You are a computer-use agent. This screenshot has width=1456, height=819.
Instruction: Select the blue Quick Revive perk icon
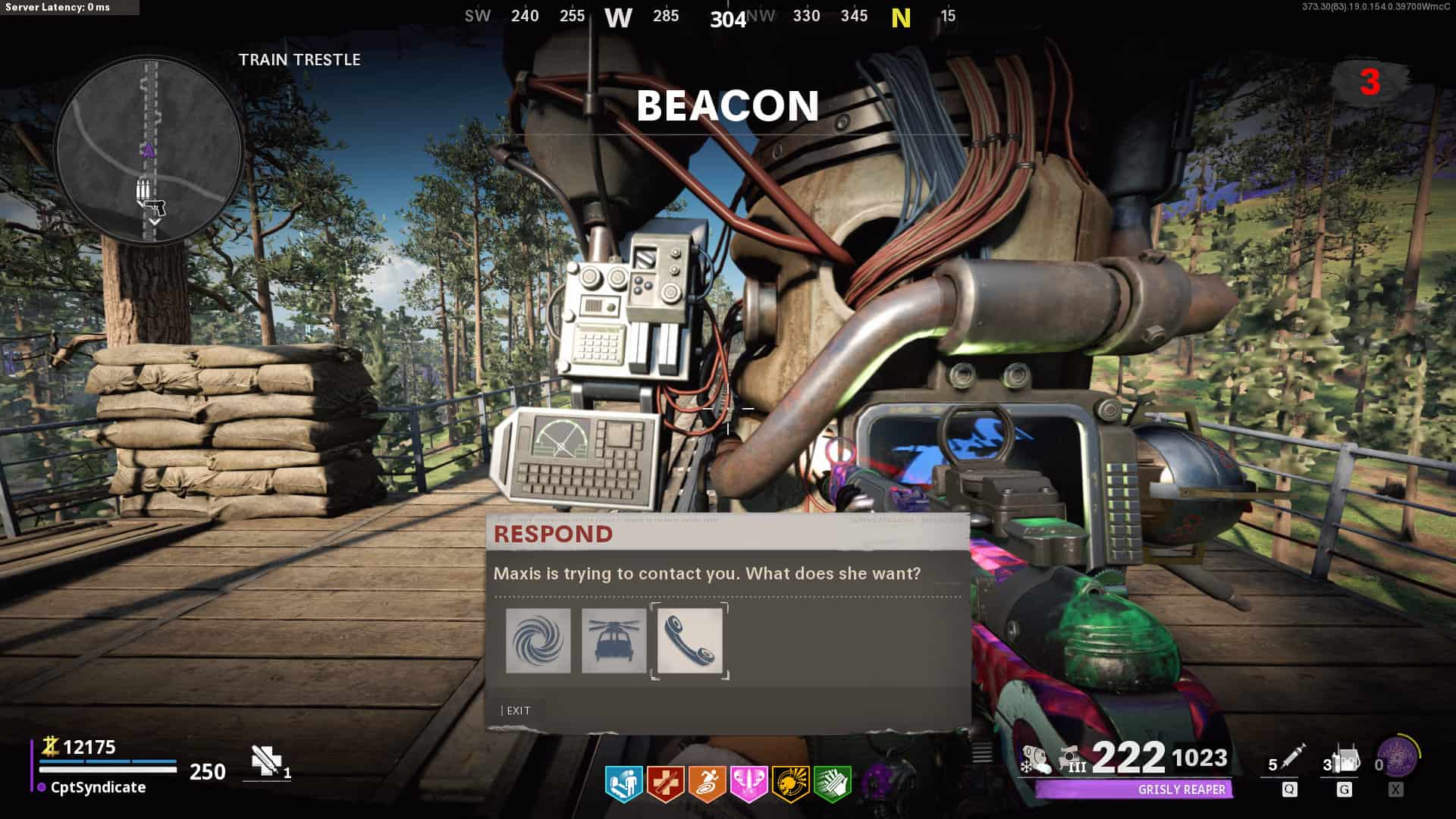(623, 784)
